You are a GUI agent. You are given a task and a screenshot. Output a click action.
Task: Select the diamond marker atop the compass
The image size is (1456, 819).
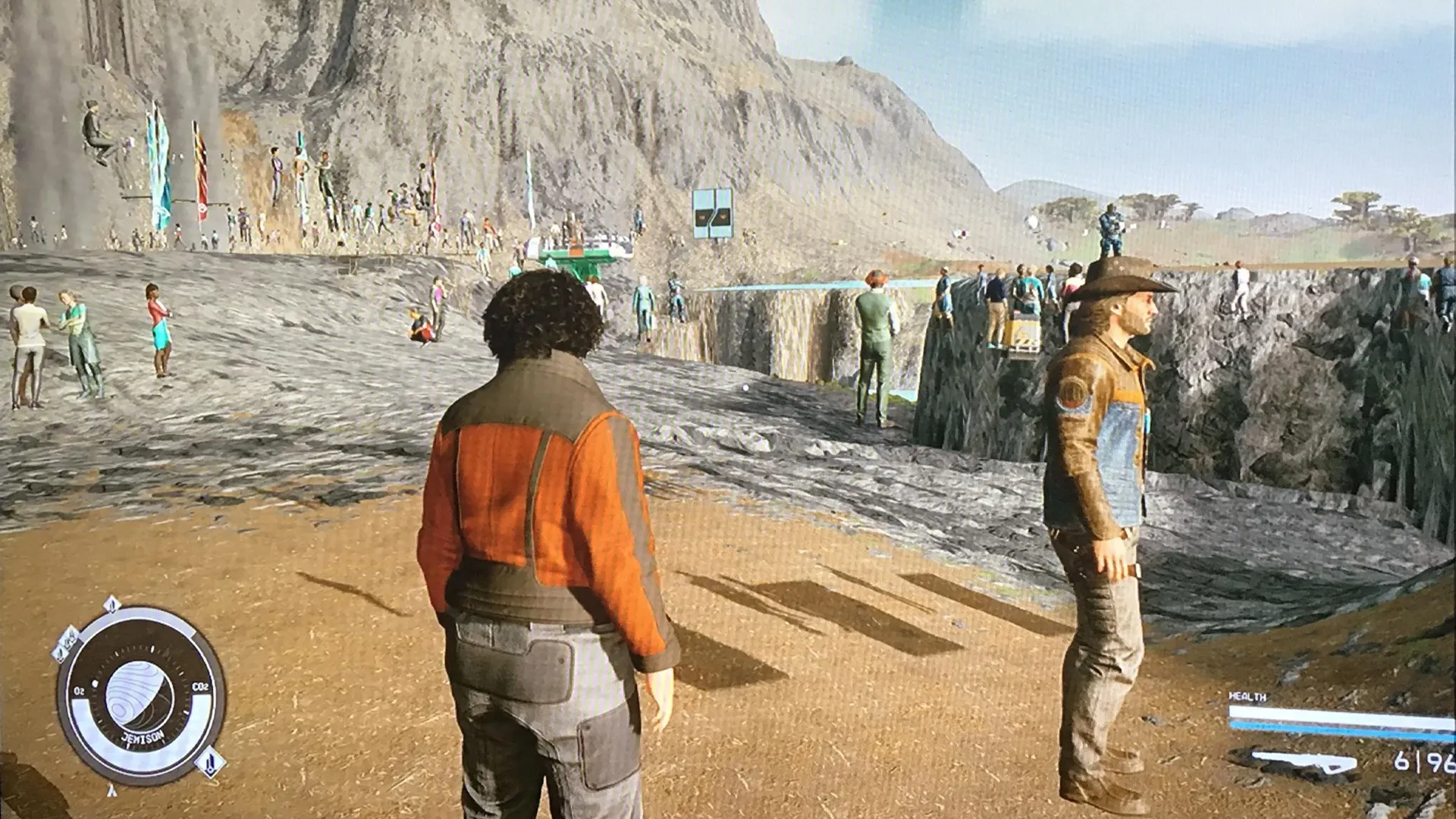click(113, 605)
